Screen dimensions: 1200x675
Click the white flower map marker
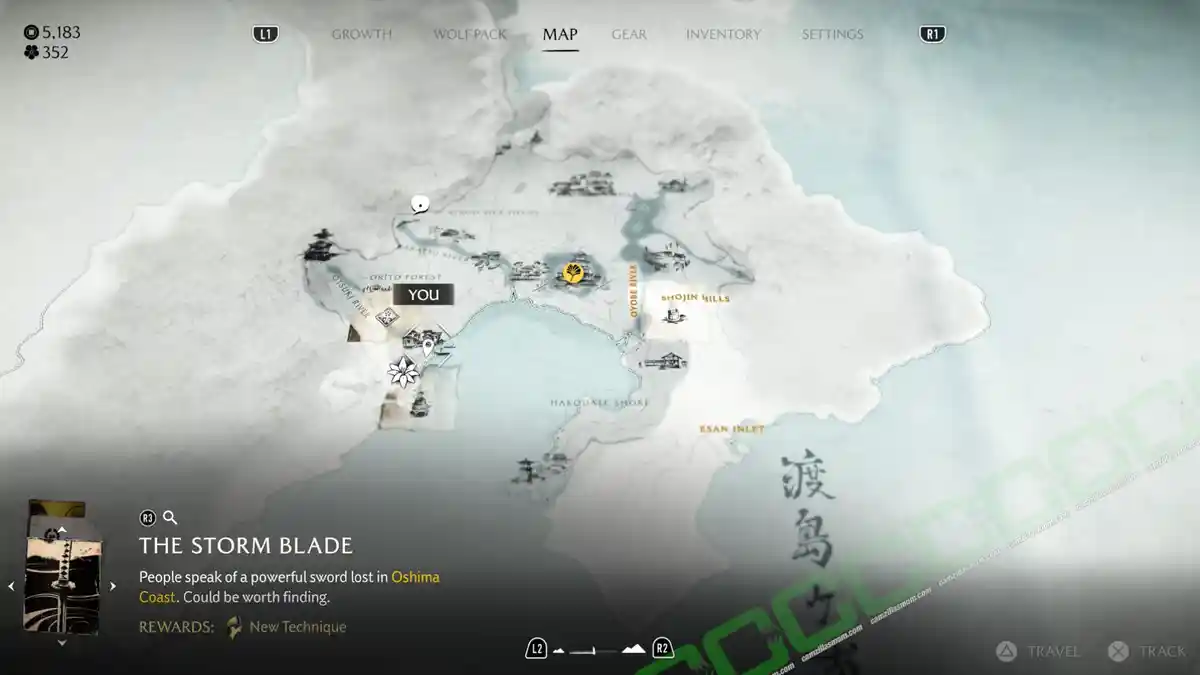403,372
